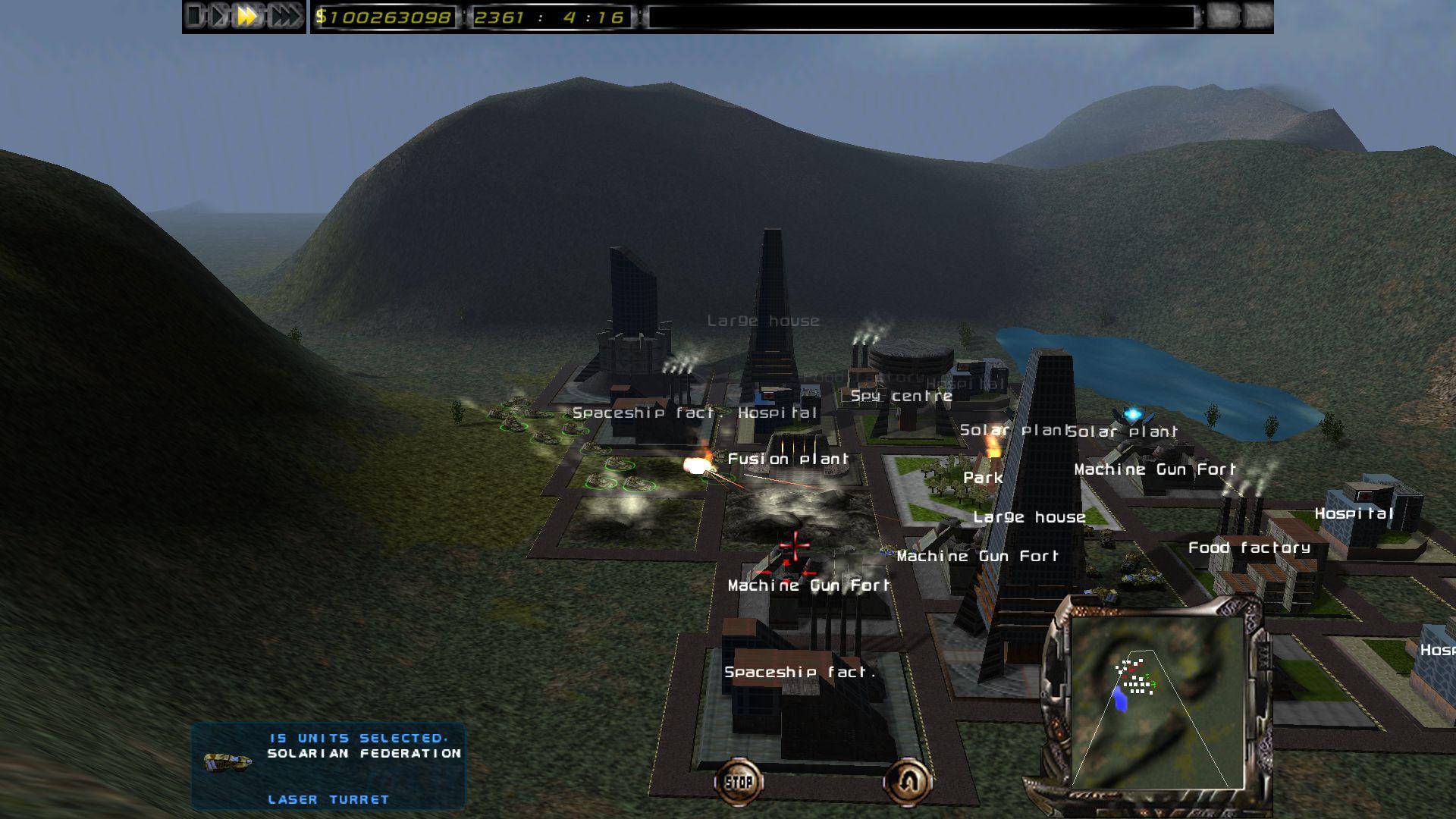Set normal speed with single arrow icon

pos(218,14)
